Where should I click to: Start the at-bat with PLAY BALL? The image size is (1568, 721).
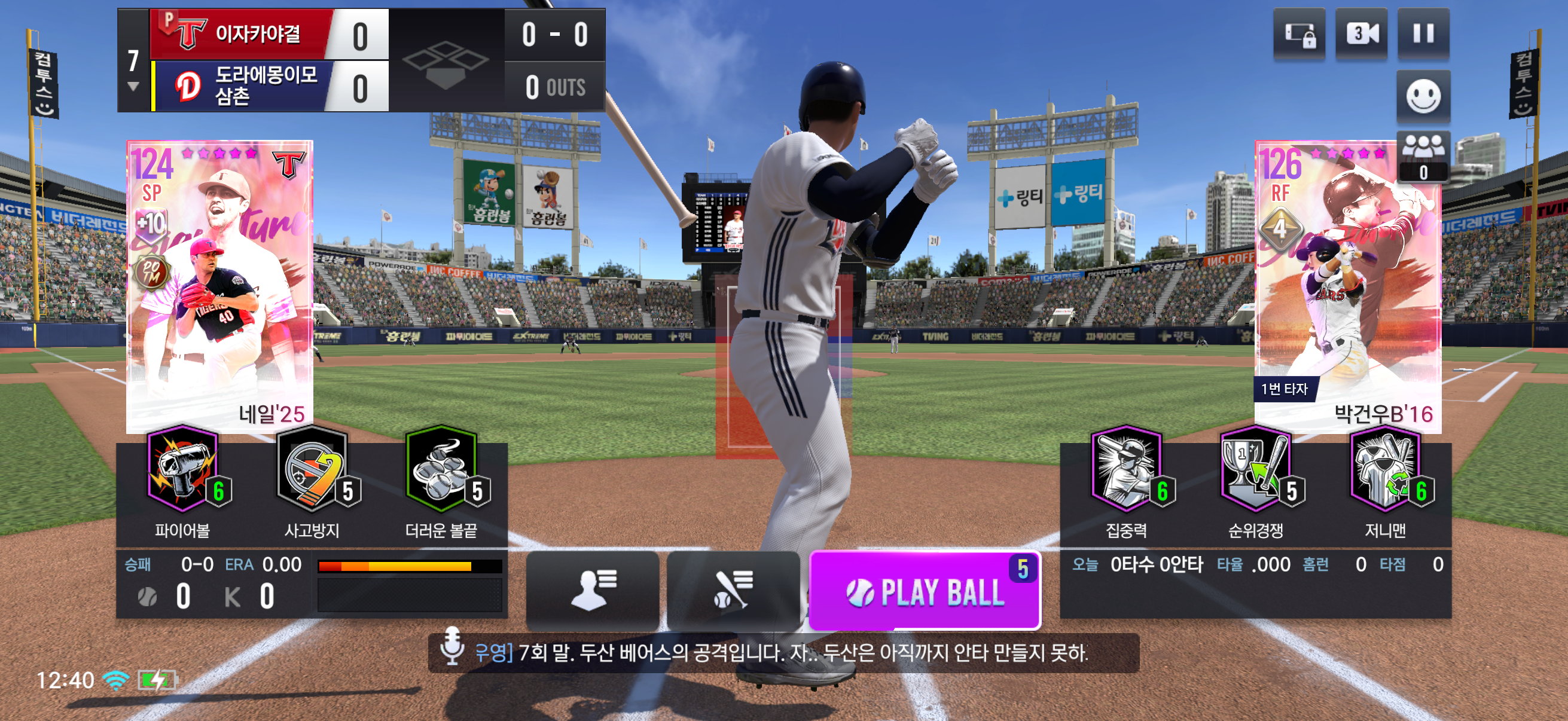click(924, 591)
